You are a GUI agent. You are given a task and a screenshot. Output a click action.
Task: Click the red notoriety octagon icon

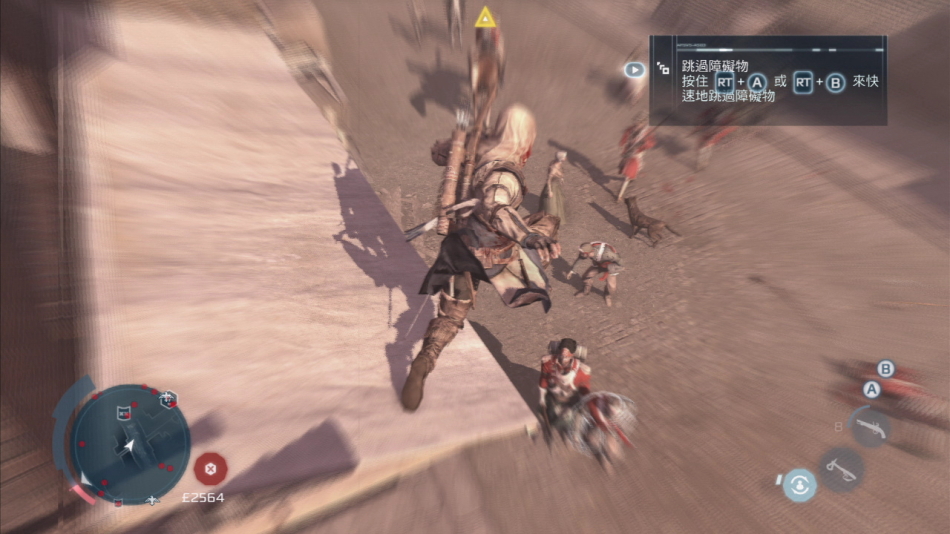210,467
